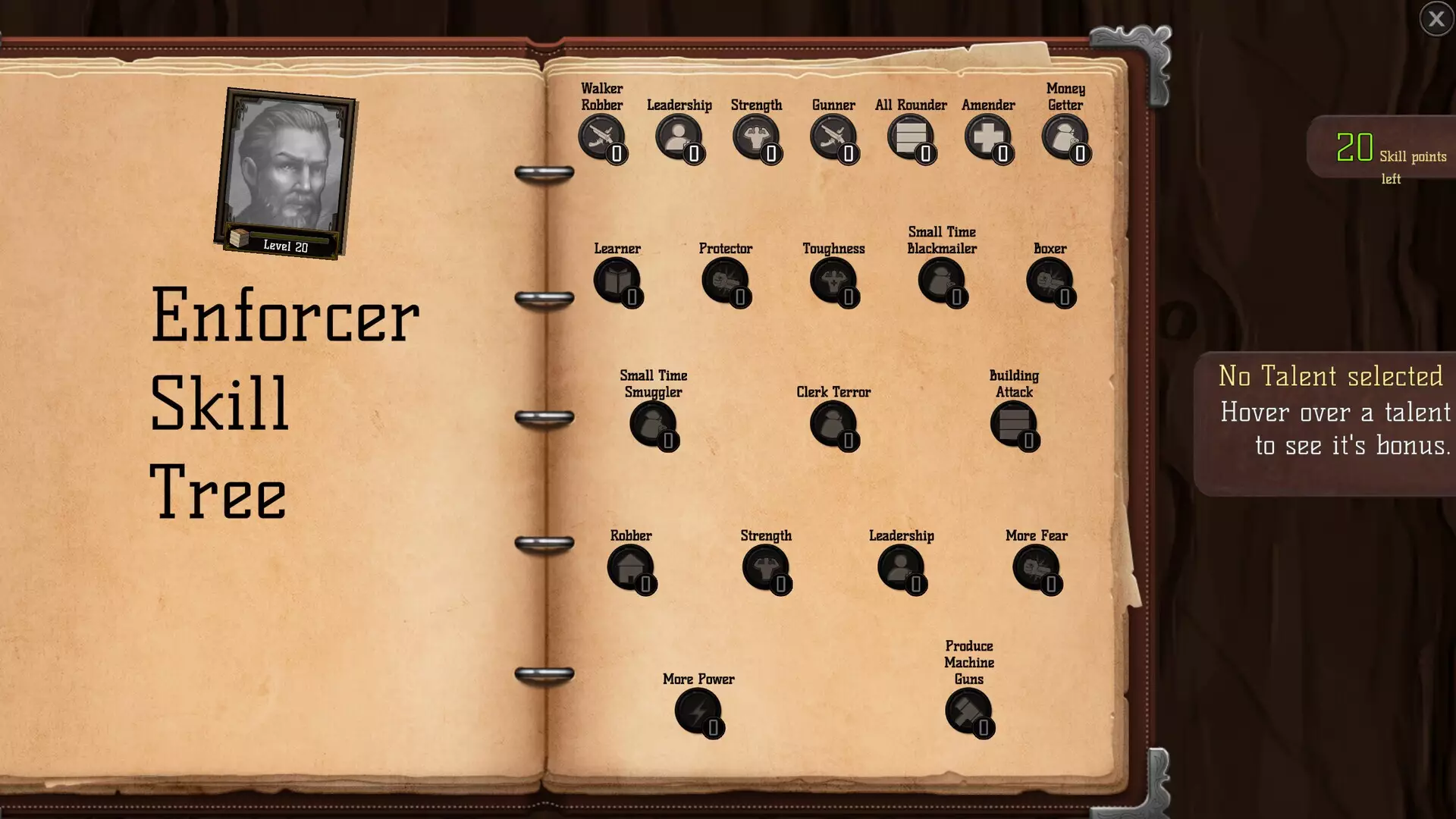Select the Walker Robber skill icon

point(603,138)
